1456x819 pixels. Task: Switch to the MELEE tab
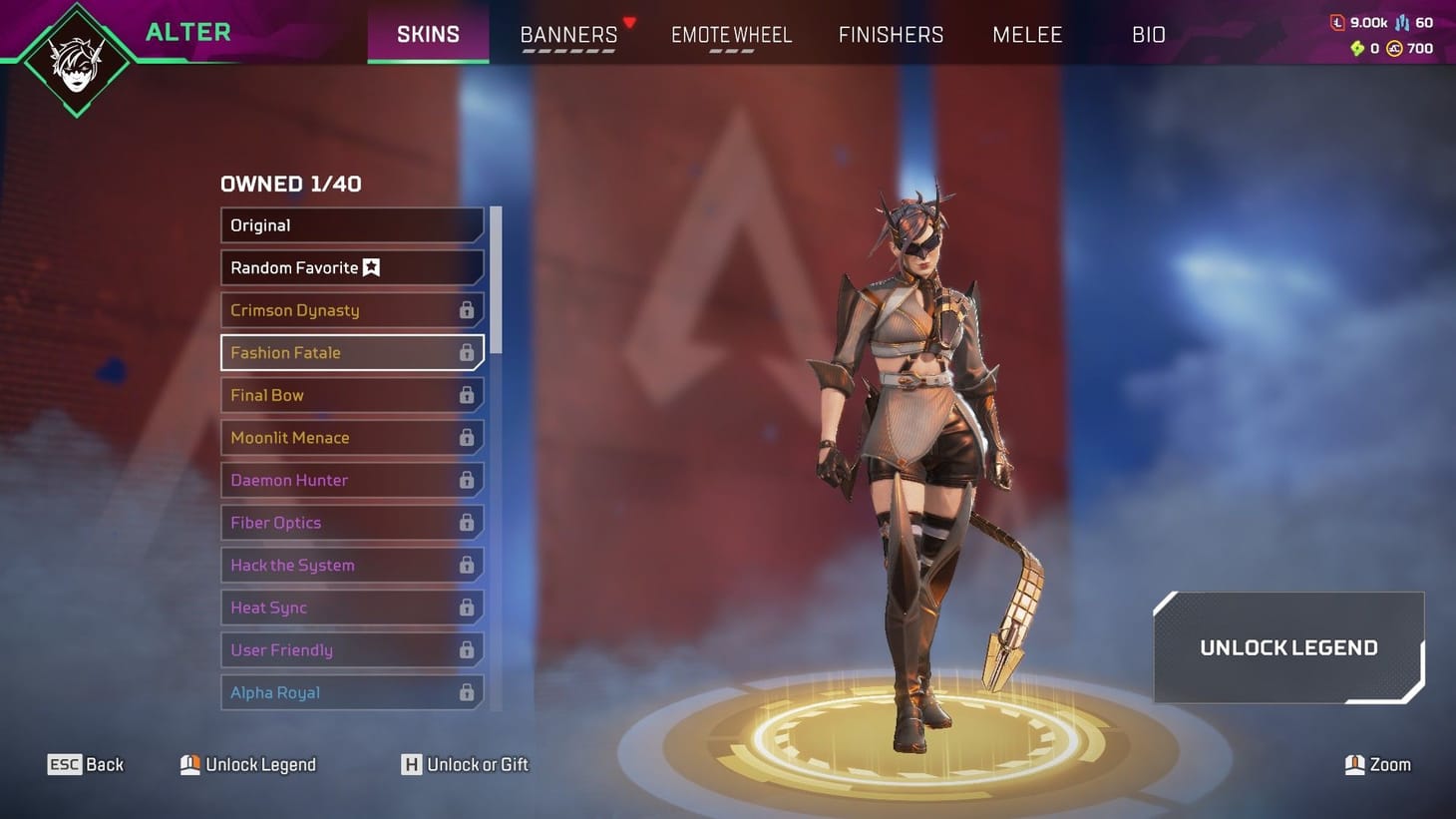point(1027,34)
